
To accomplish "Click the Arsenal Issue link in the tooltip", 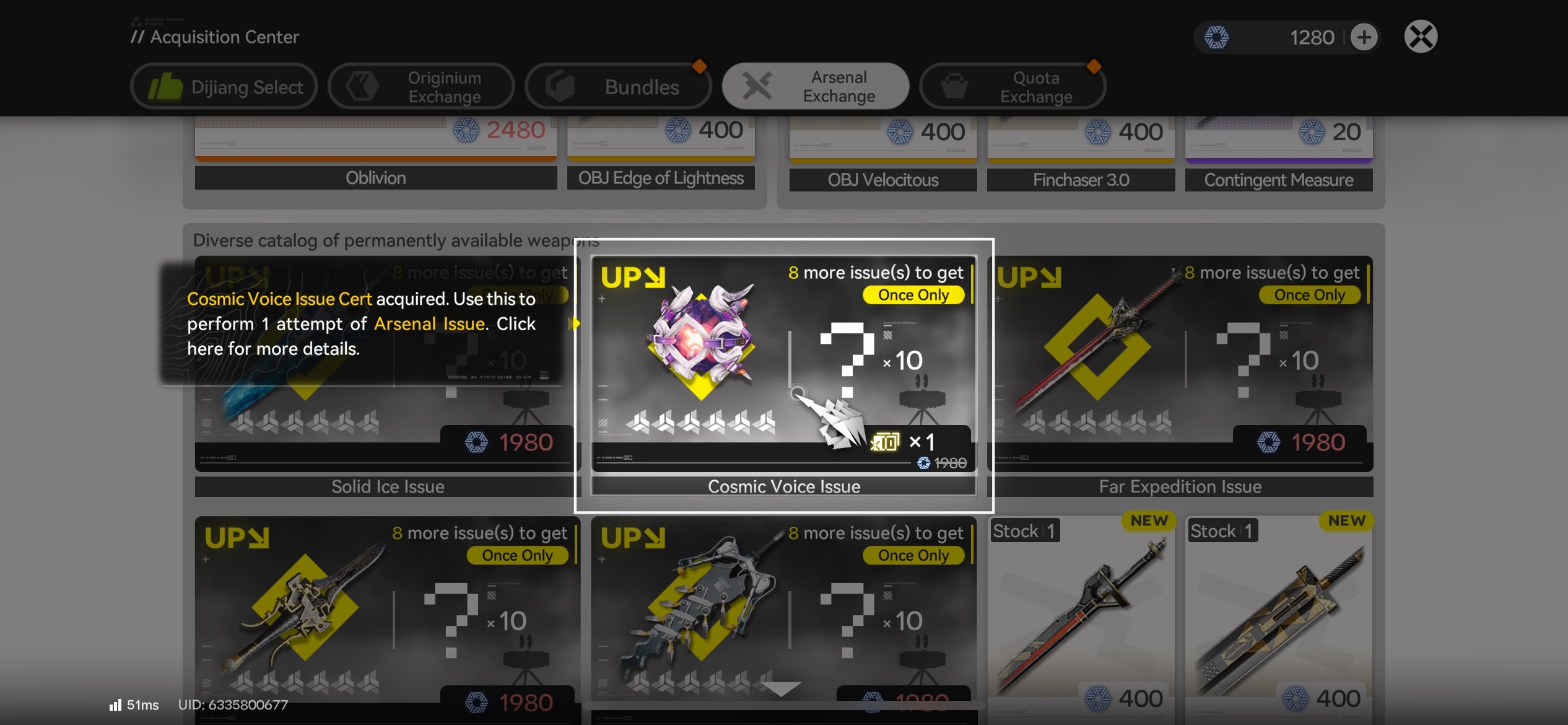I will click(429, 323).
